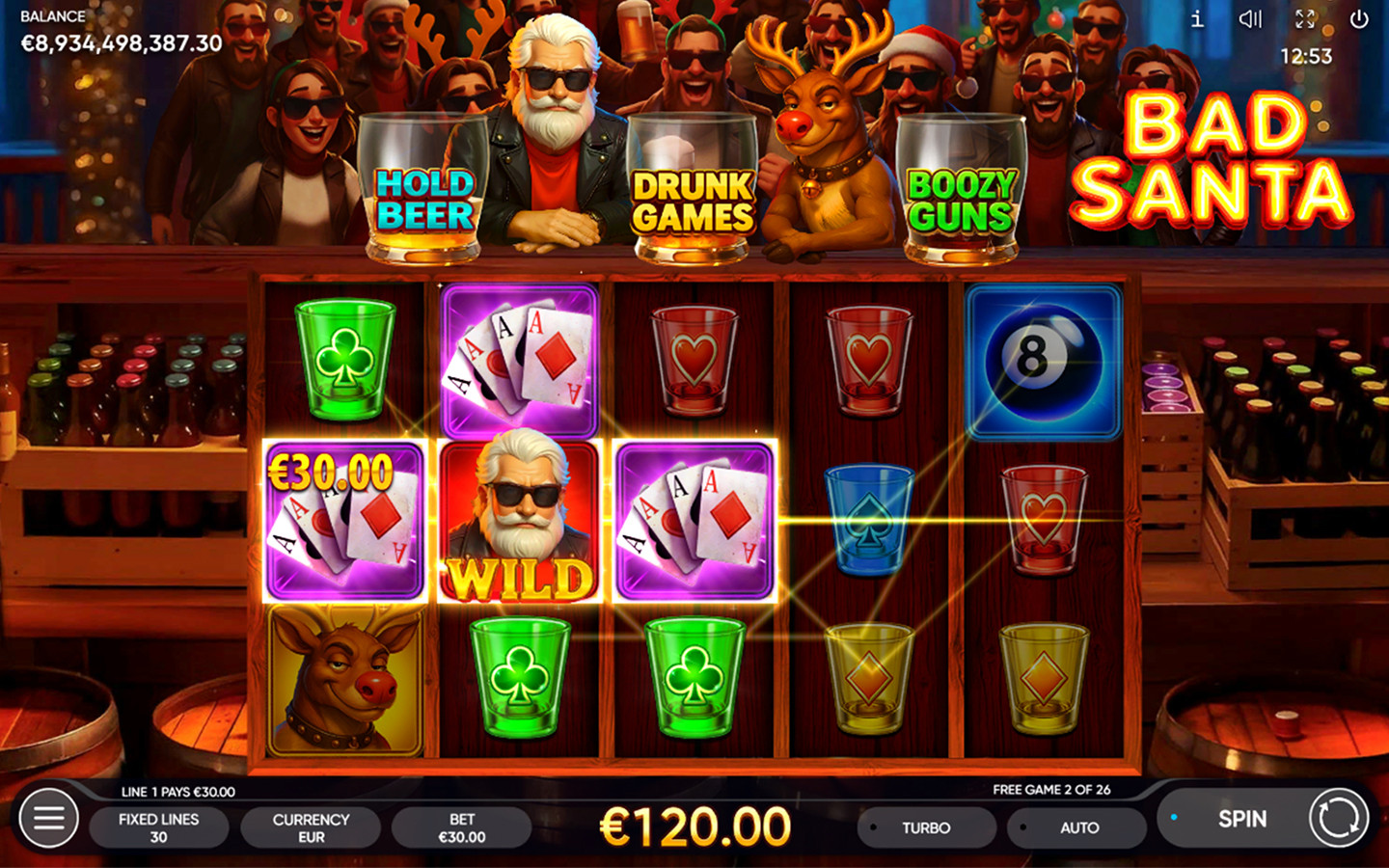The height and width of the screenshot is (868, 1389).
Task: Enter fullscreen mode
Action: pos(1307,17)
